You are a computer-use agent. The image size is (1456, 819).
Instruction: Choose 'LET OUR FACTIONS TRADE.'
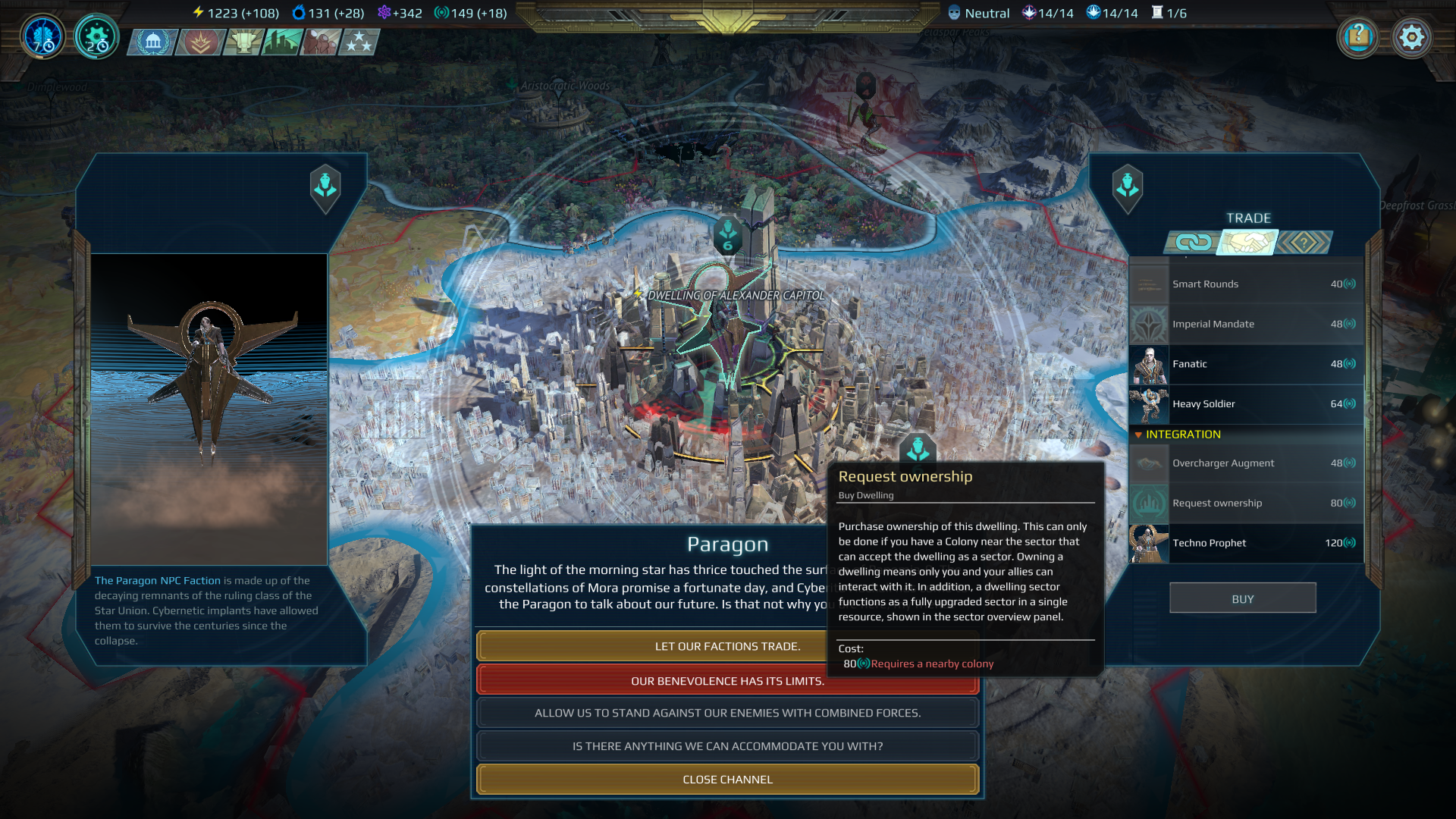[x=726, y=646]
